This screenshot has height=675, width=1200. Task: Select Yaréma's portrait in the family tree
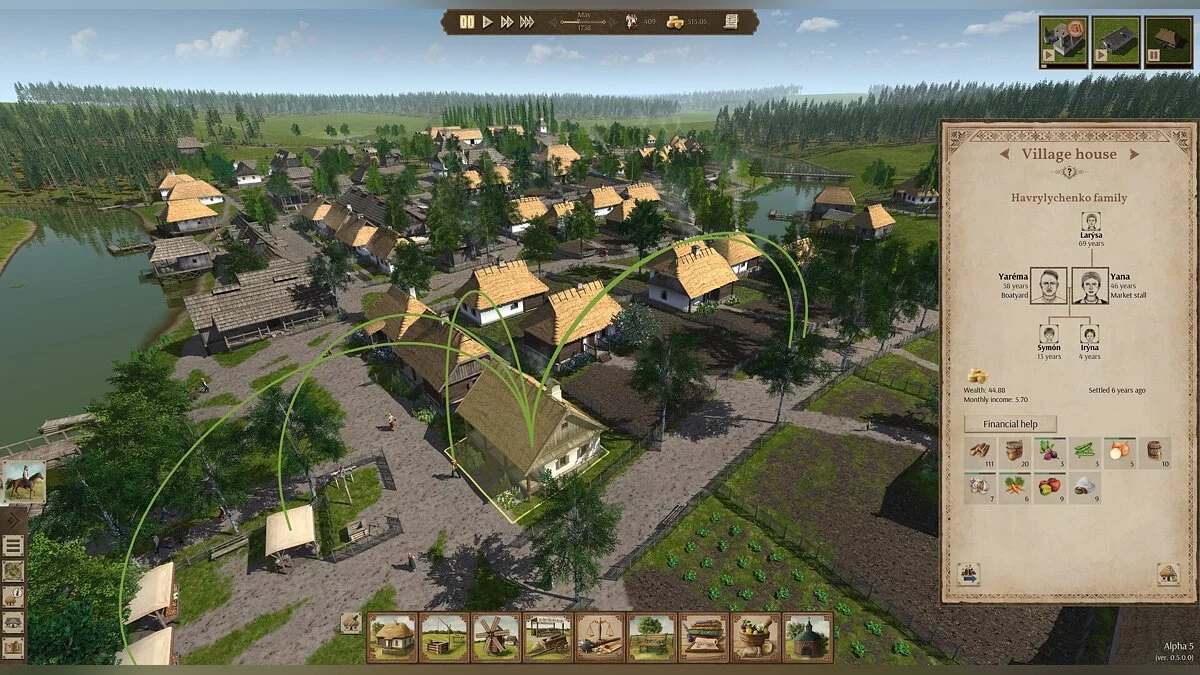point(1049,285)
